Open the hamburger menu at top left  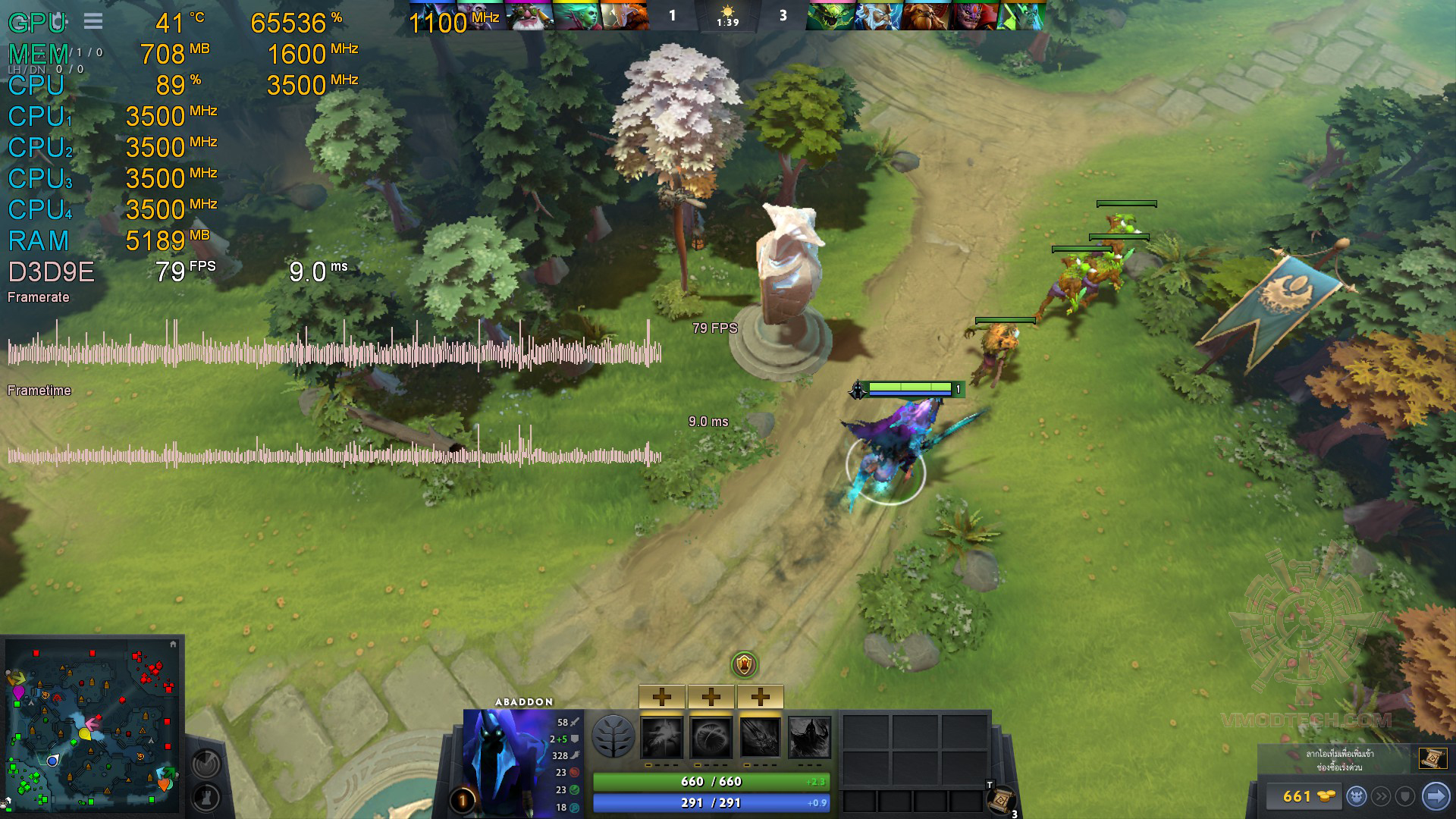click(93, 21)
